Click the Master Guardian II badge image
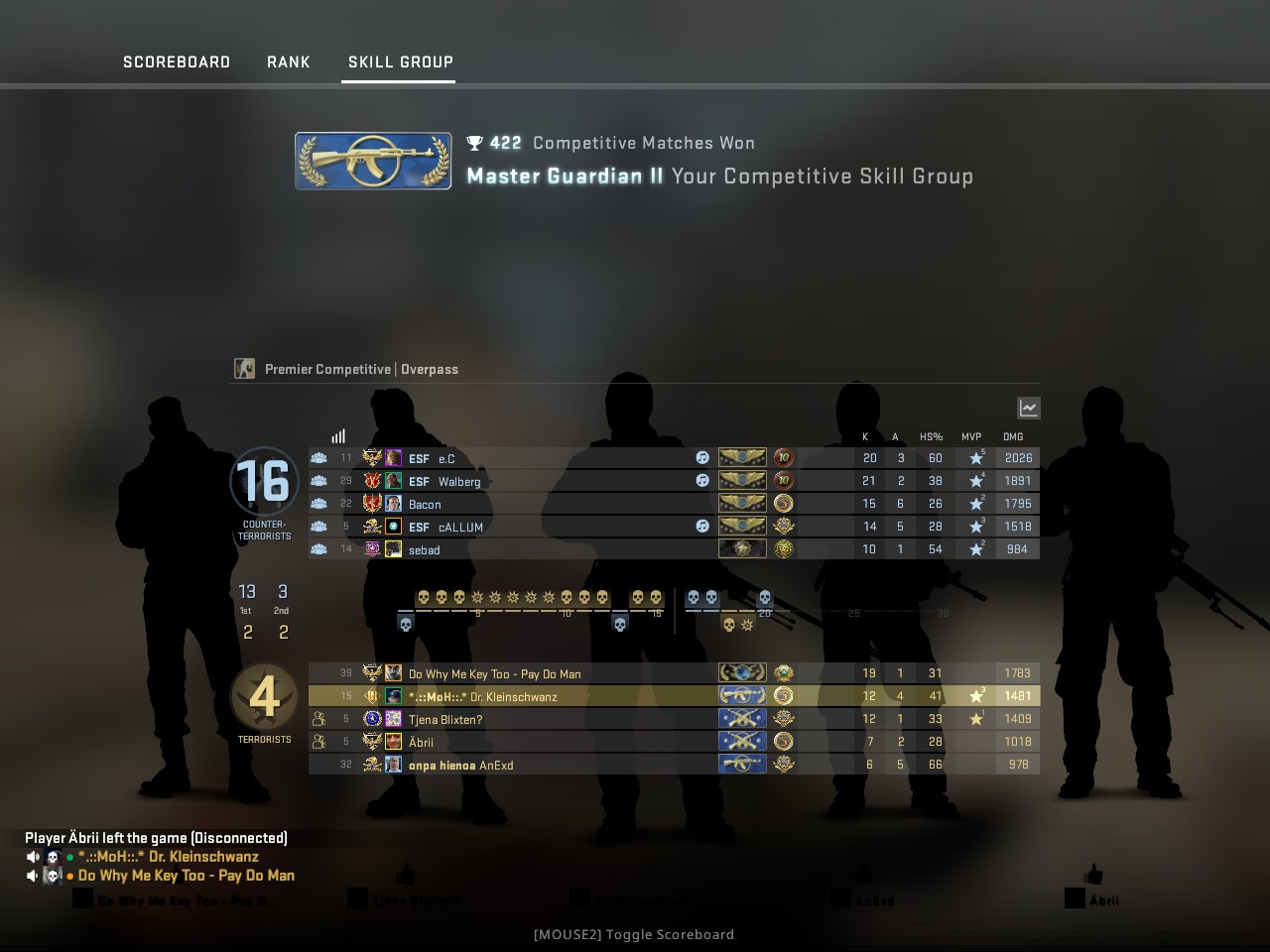 372,161
